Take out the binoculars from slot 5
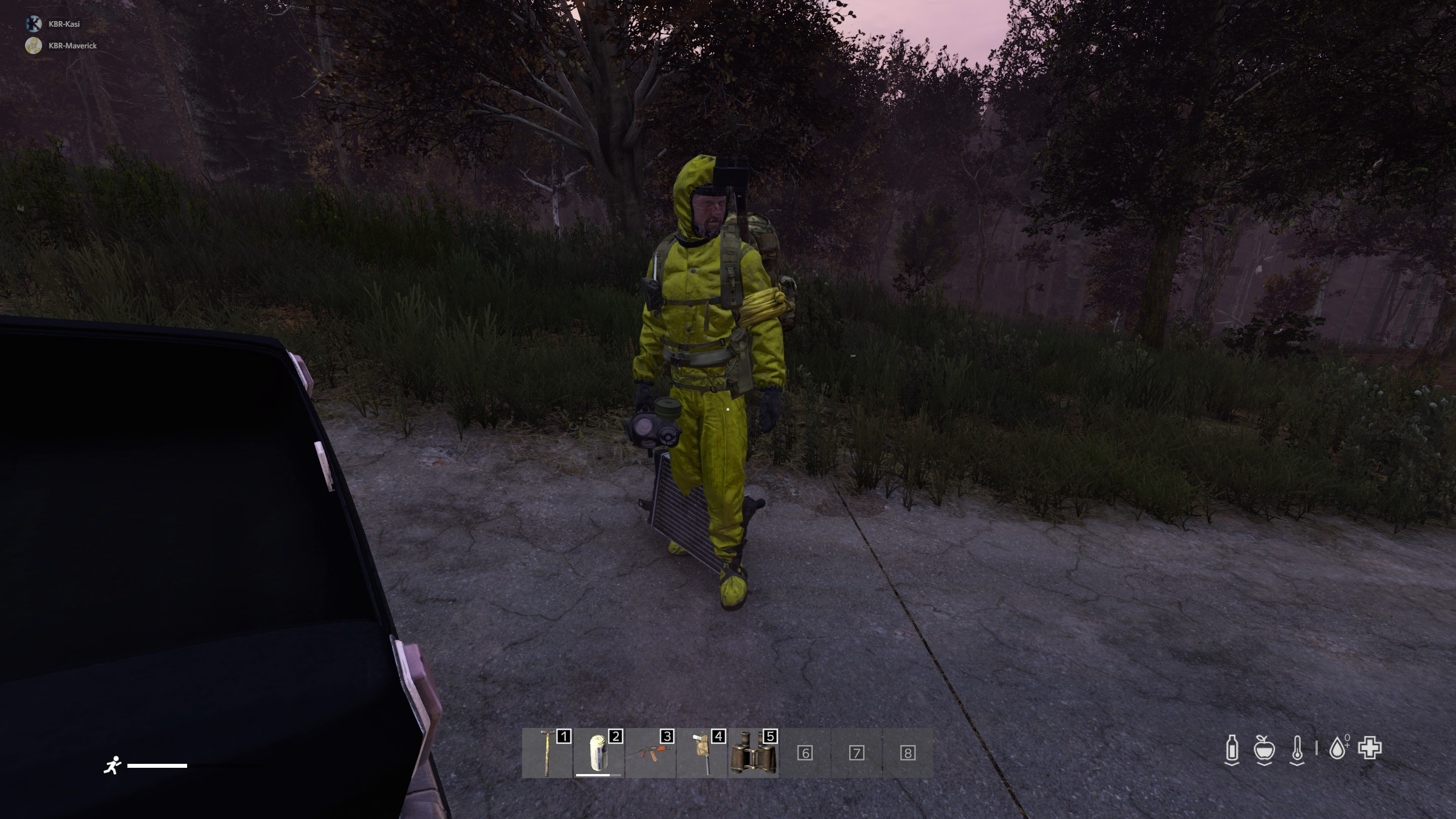This screenshot has height=819, width=1456. (x=753, y=753)
